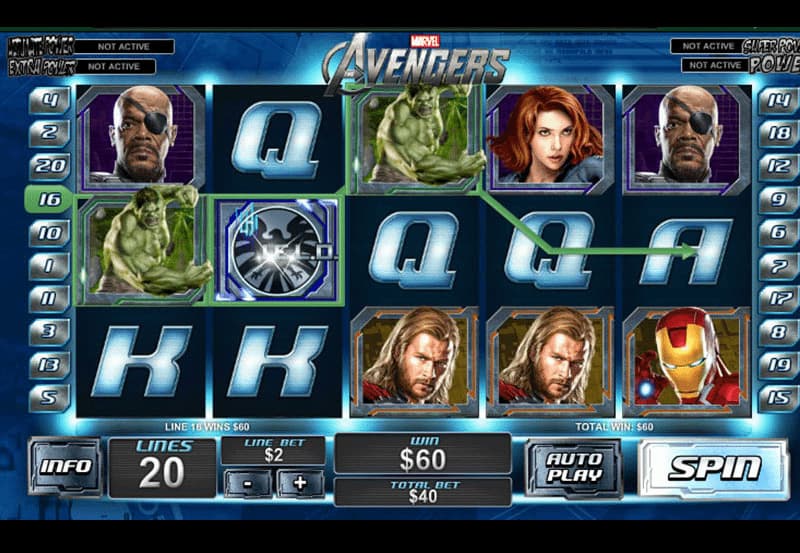Activate payline number 5 marker
This screenshot has width=800, height=553.
pos(51,396)
